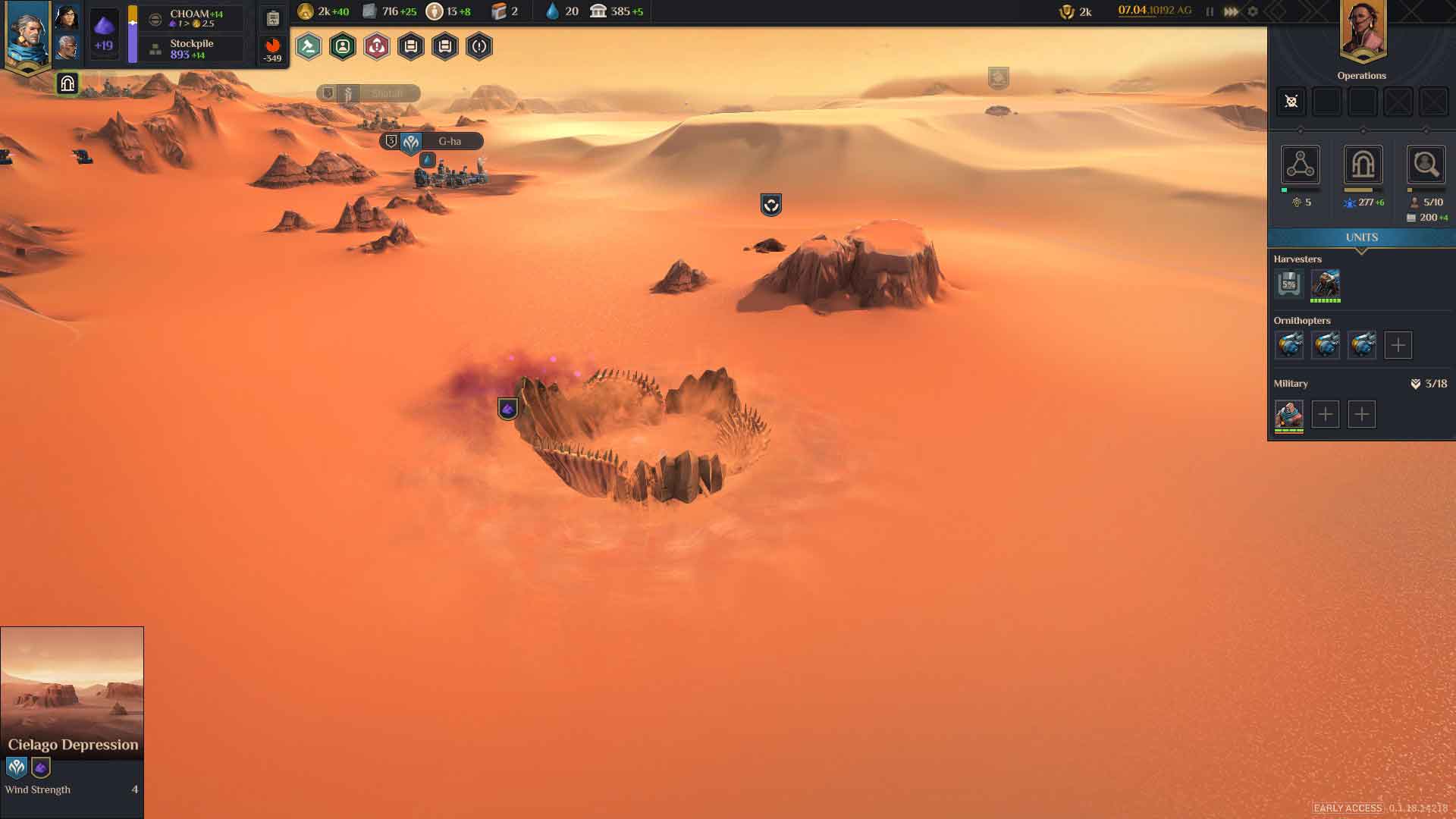
Task: Select the harvester unit portrait
Action: click(1326, 284)
